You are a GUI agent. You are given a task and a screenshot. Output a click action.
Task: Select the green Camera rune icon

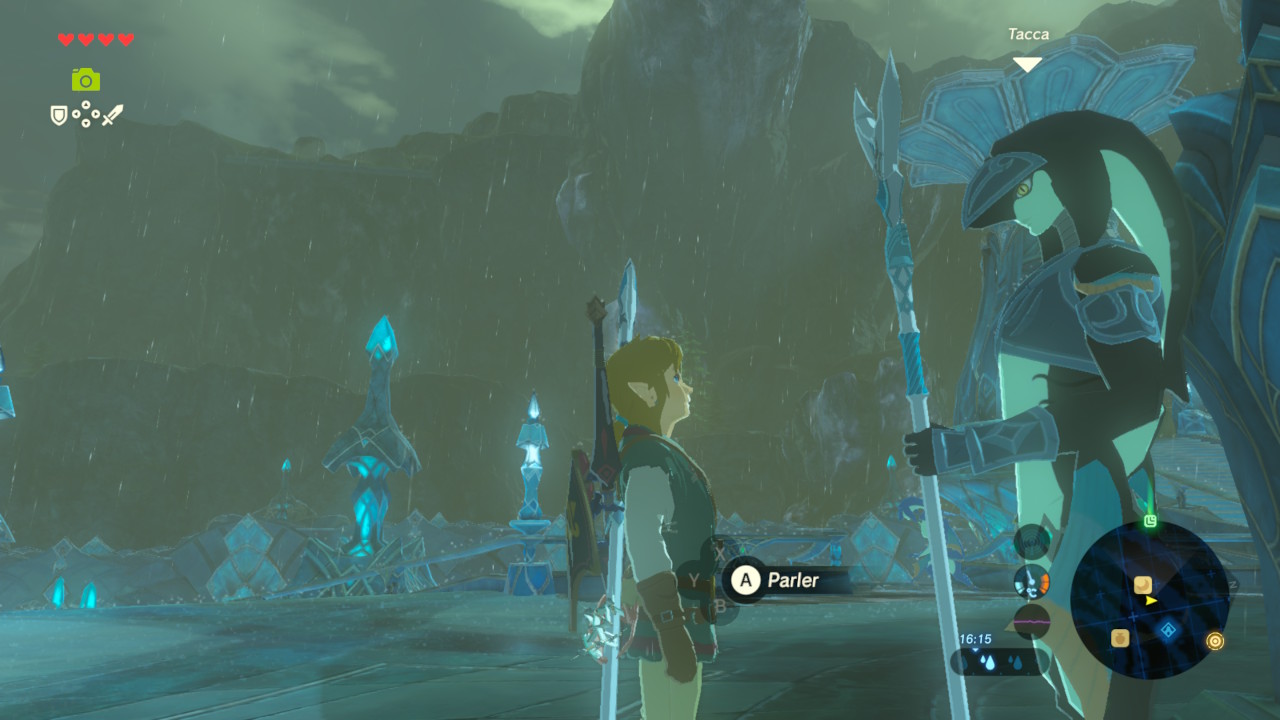(x=86, y=79)
